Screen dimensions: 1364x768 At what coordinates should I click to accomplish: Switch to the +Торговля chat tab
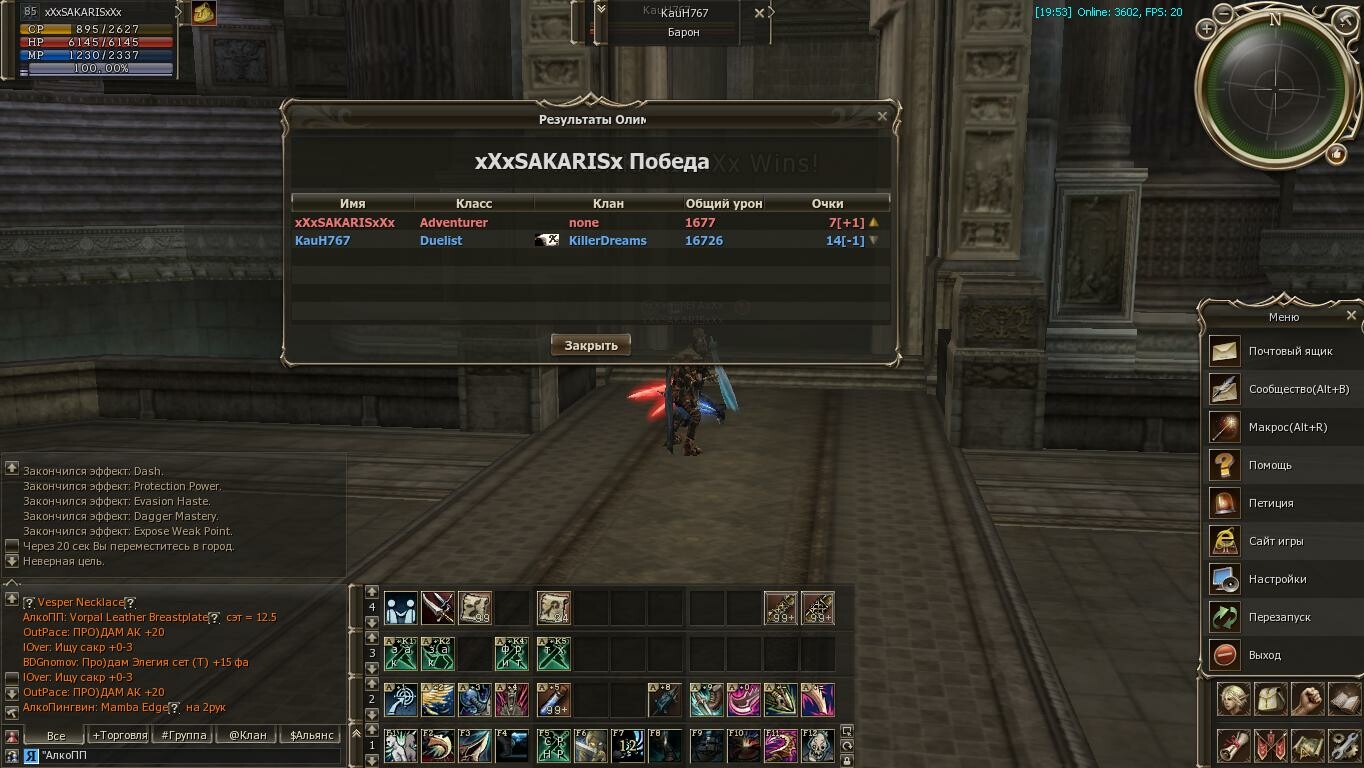click(x=119, y=735)
